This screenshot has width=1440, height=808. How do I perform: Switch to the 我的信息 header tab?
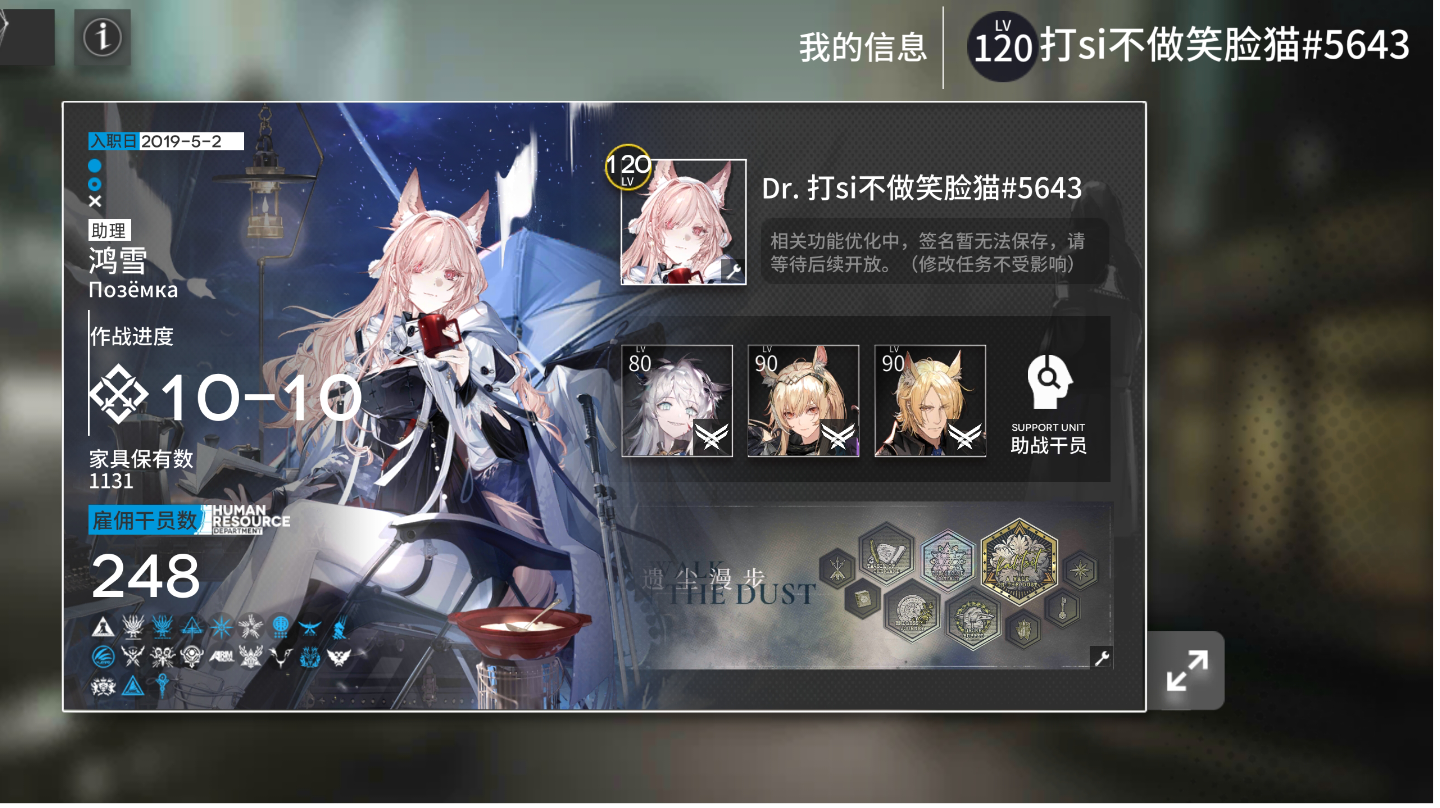861,44
